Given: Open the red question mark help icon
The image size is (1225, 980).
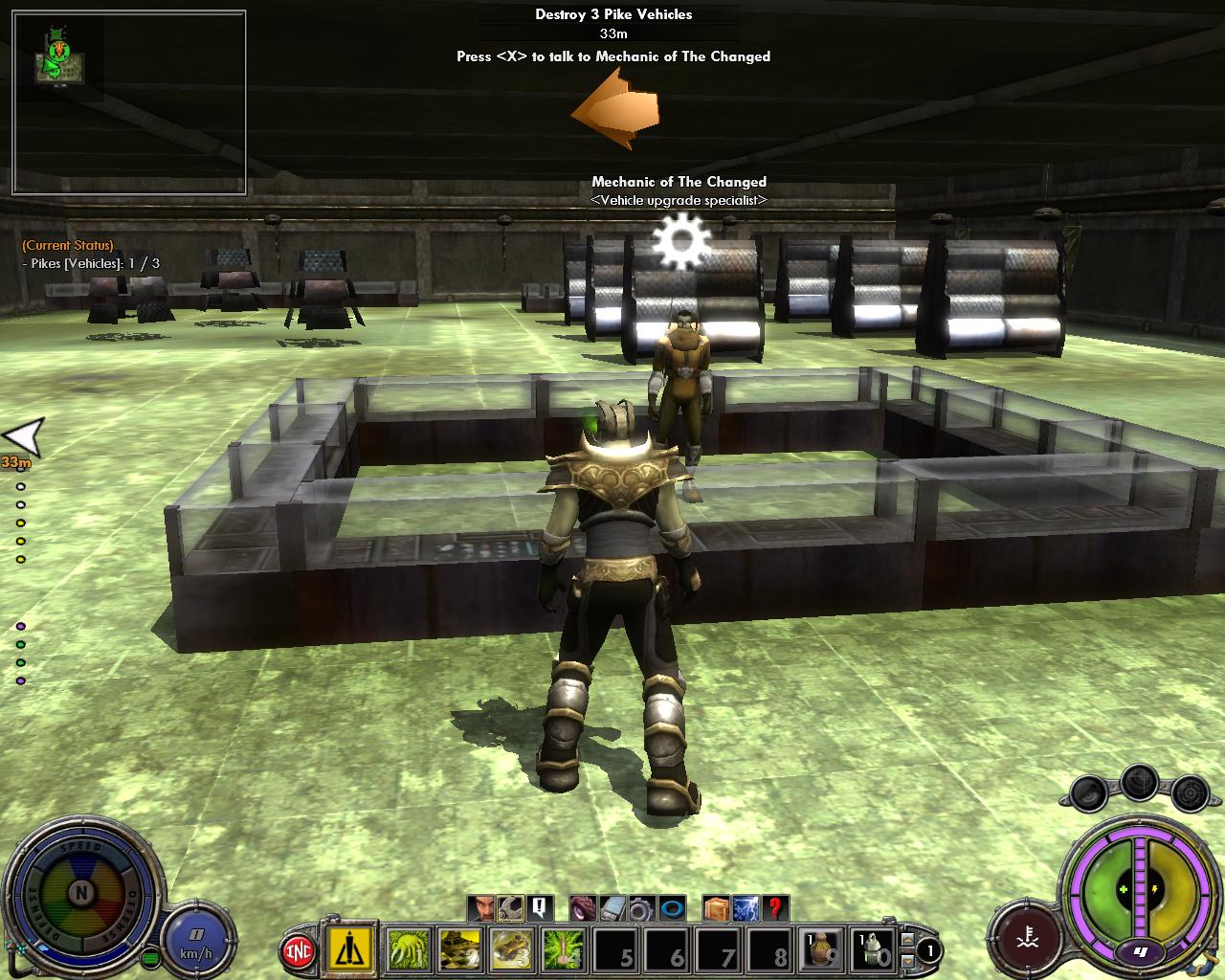Looking at the screenshot, I should click(x=776, y=907).
